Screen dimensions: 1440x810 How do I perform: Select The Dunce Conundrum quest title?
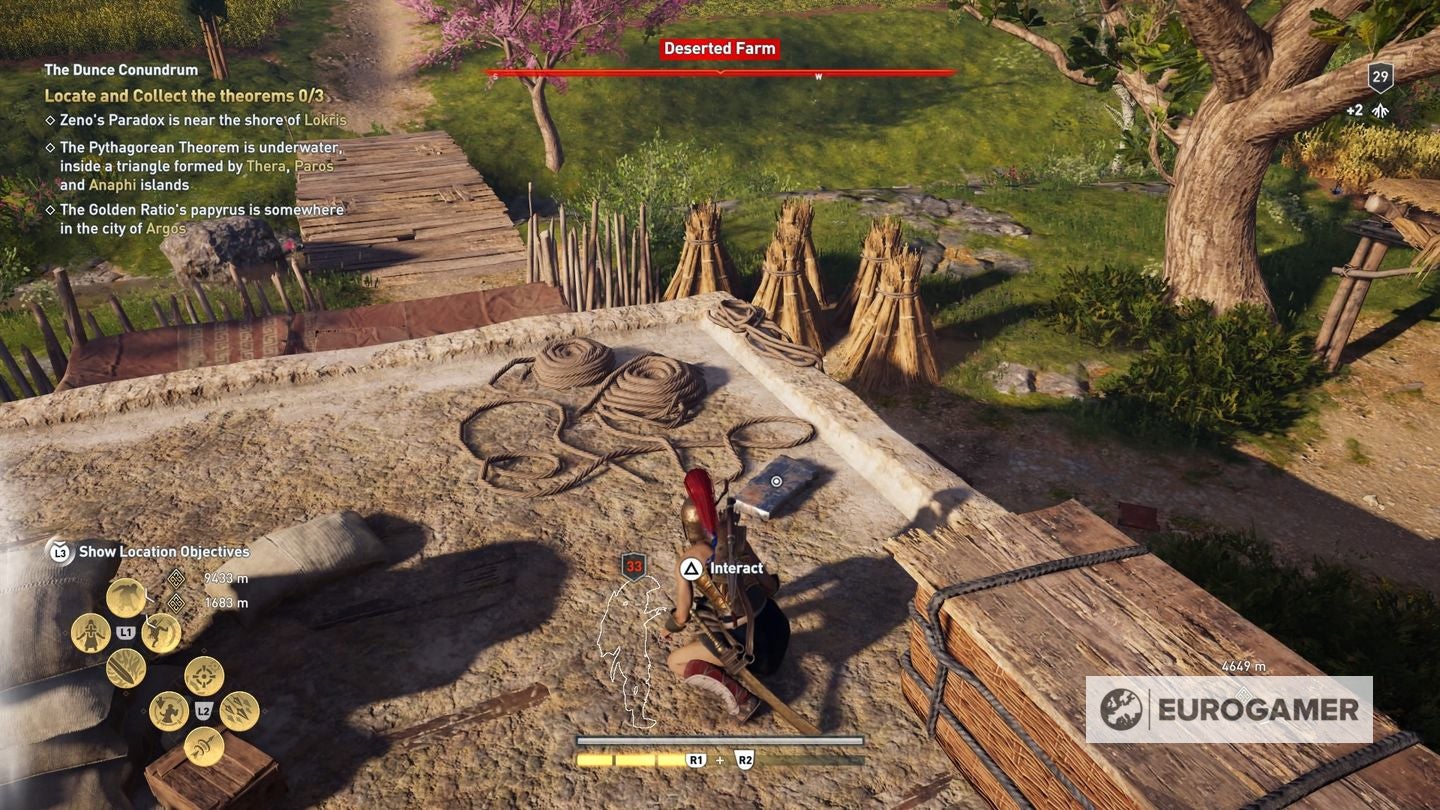119,70
